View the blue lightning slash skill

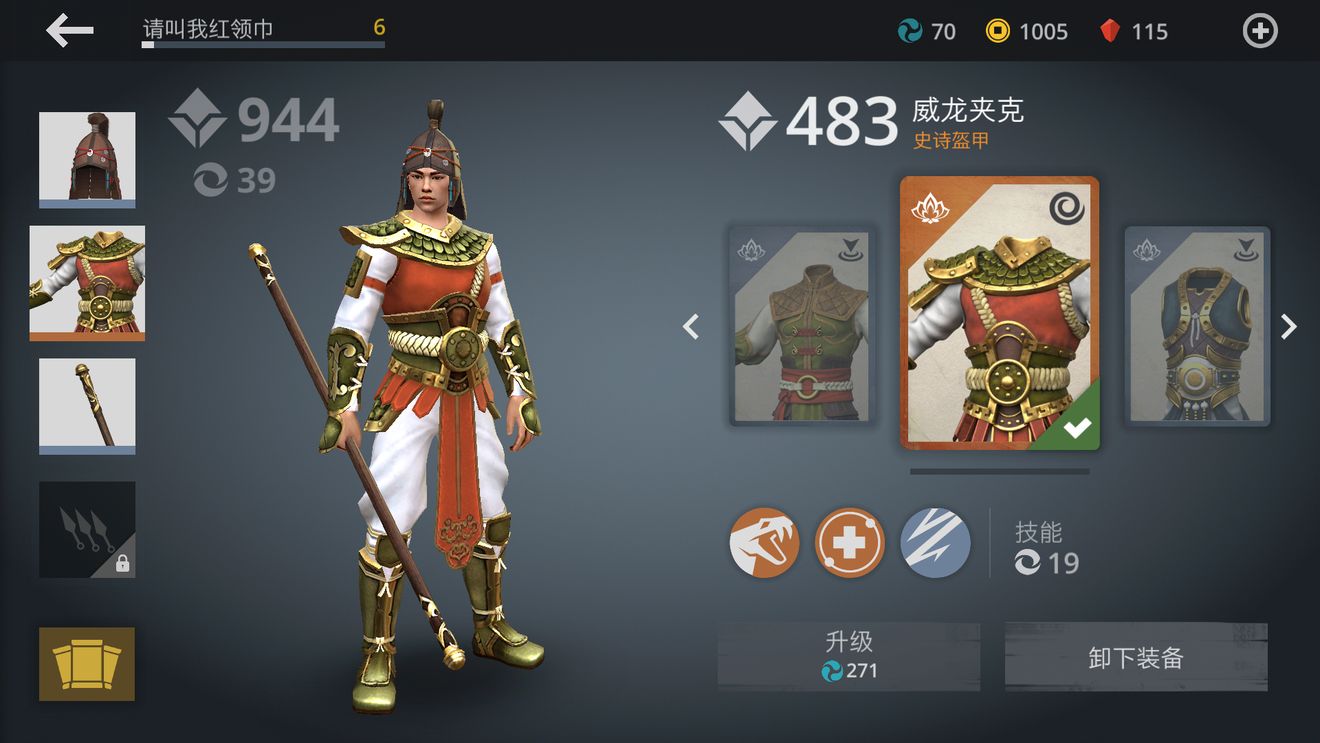(x=935, y=543)
